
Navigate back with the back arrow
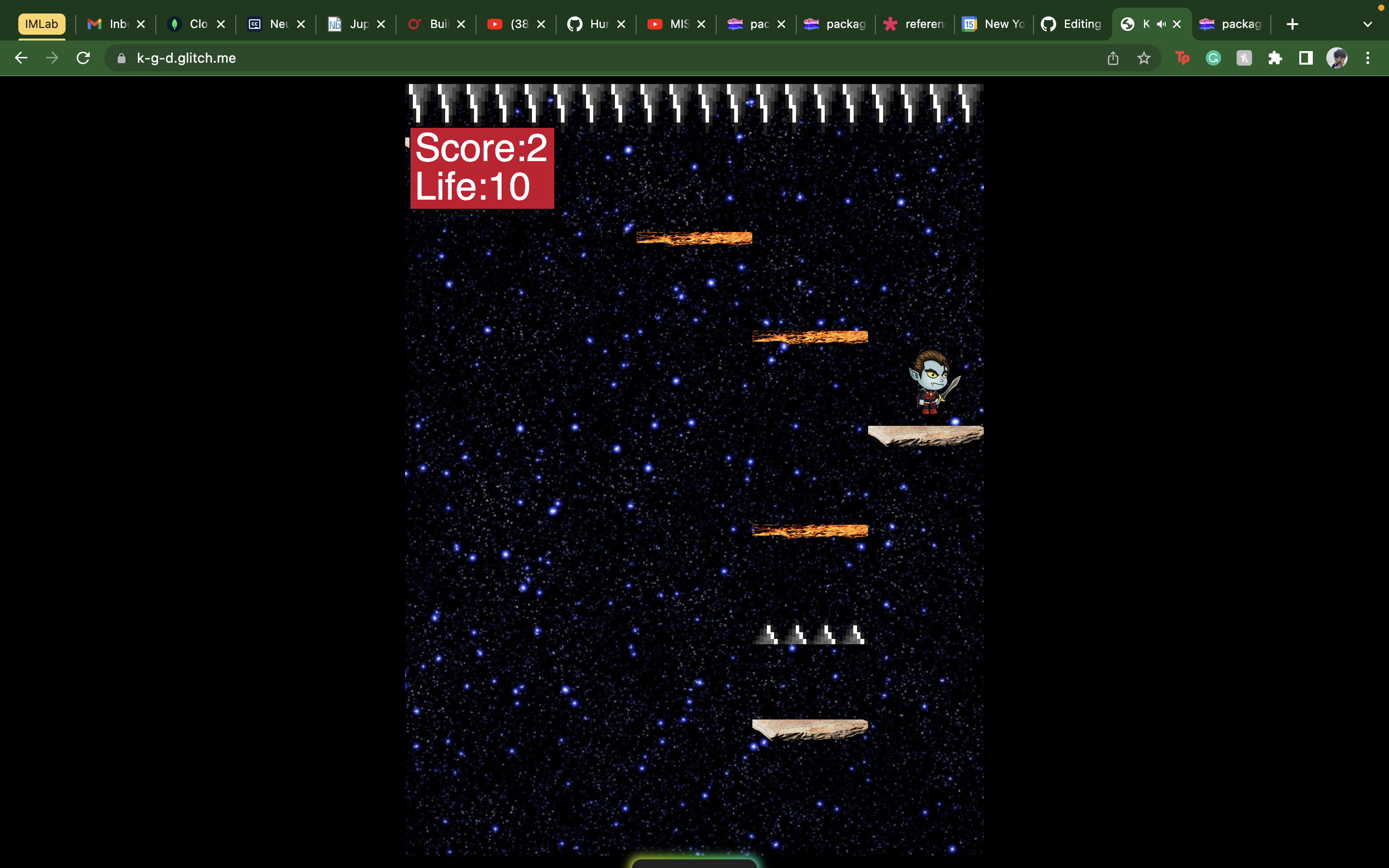[21, 57]
